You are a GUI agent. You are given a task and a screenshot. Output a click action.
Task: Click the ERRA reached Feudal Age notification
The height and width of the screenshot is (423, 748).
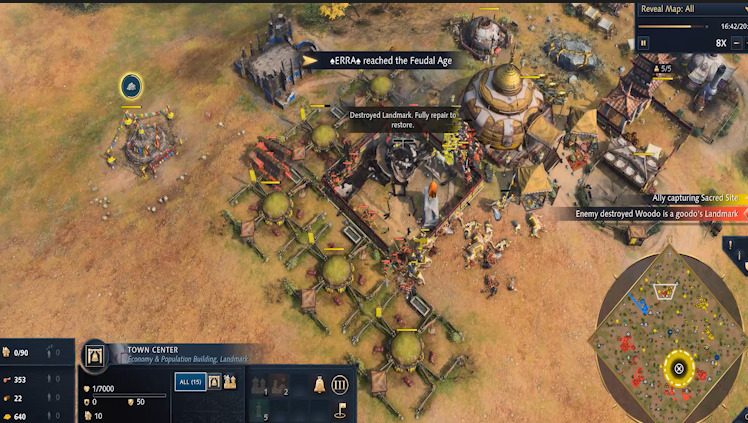tap(379, 60)
